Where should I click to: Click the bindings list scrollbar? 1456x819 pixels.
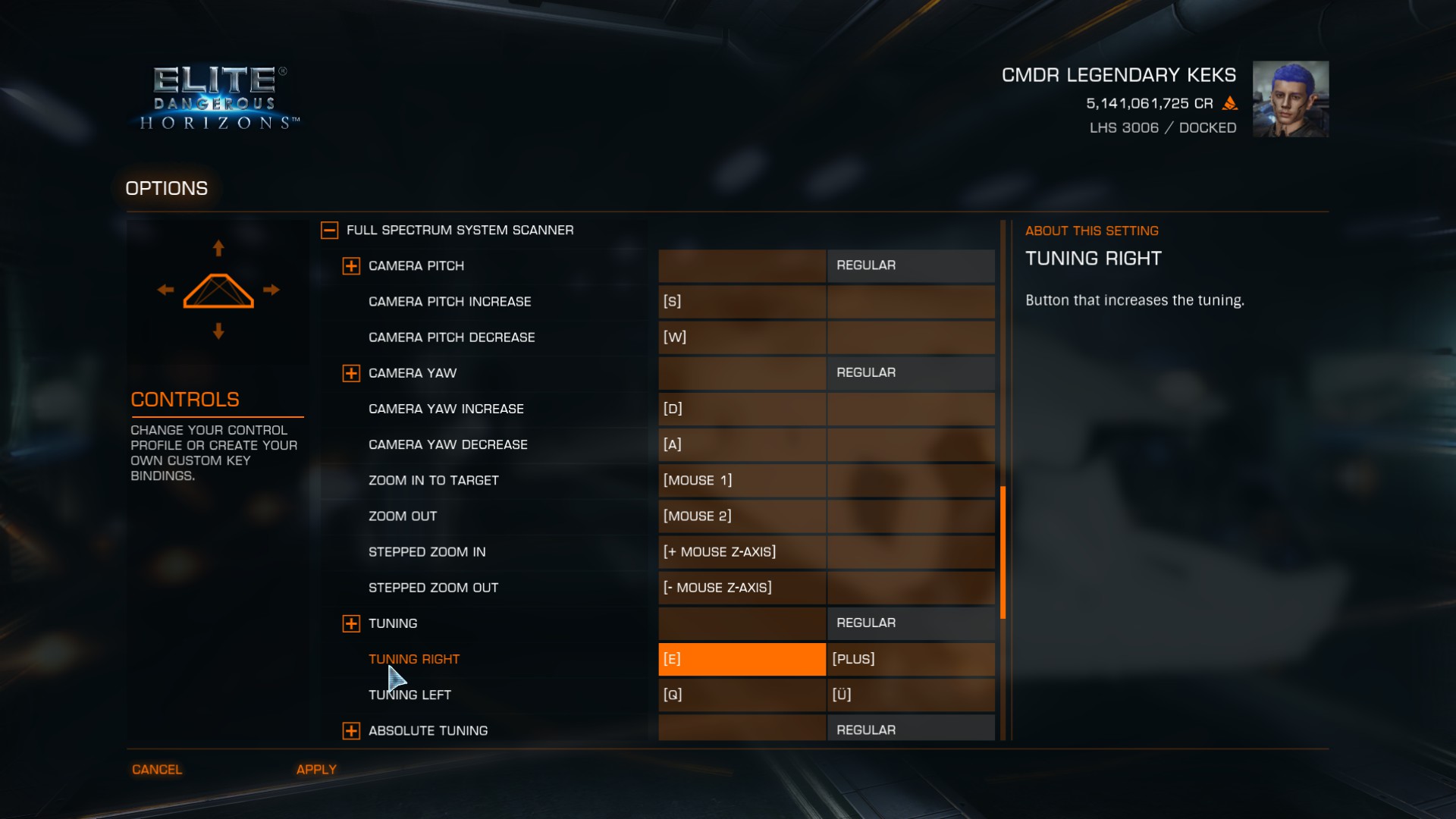(1003, 552)
